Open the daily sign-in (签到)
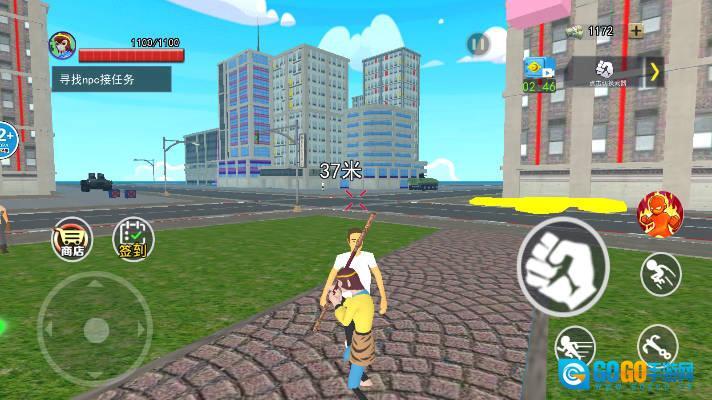Screen dimensions: 712x400 click(x=132, y=238)
